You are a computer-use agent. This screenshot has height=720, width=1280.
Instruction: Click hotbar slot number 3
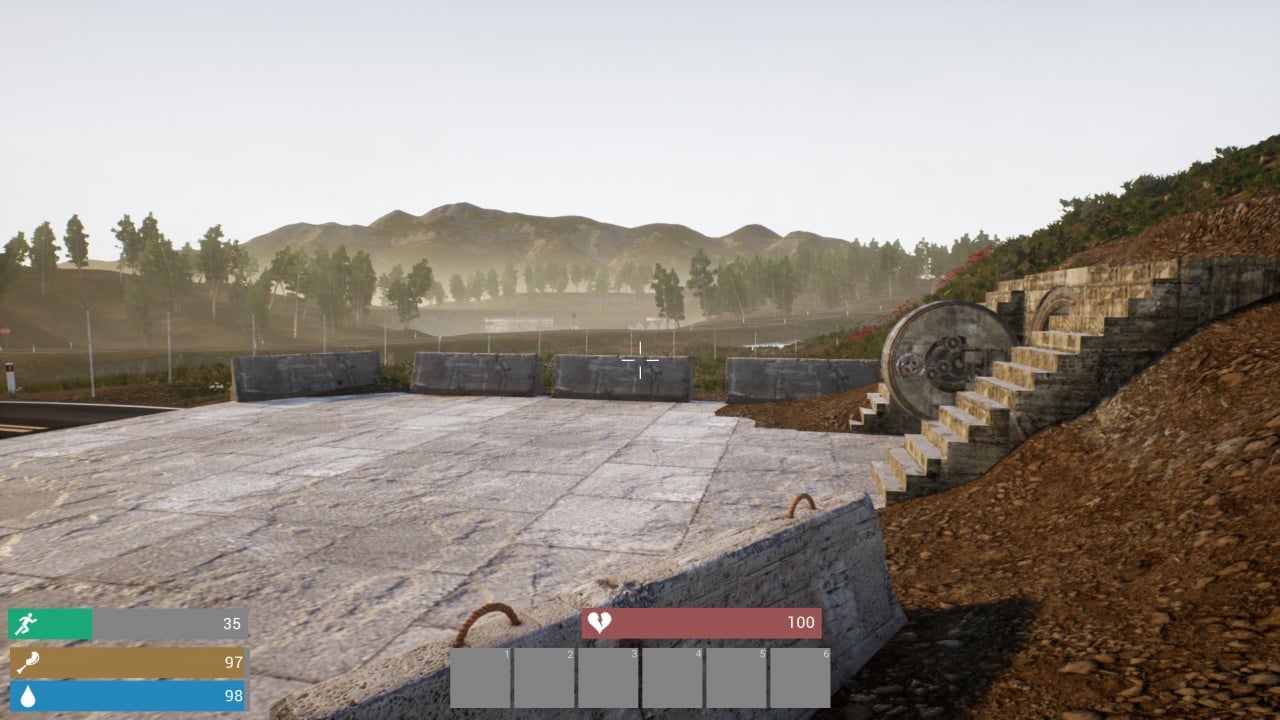[608, 678]
